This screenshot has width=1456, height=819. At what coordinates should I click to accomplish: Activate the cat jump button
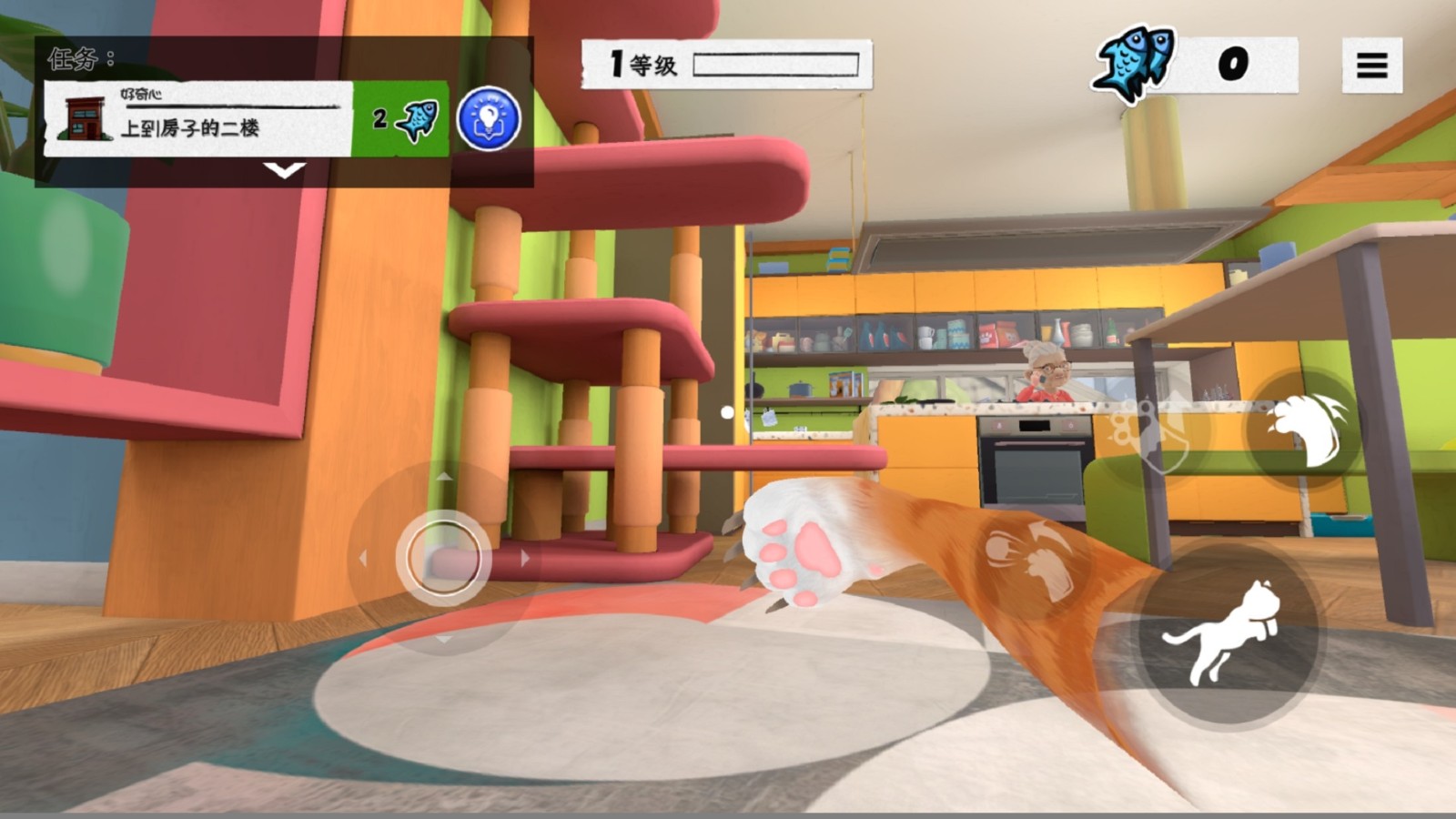[x=1228, y=630]
